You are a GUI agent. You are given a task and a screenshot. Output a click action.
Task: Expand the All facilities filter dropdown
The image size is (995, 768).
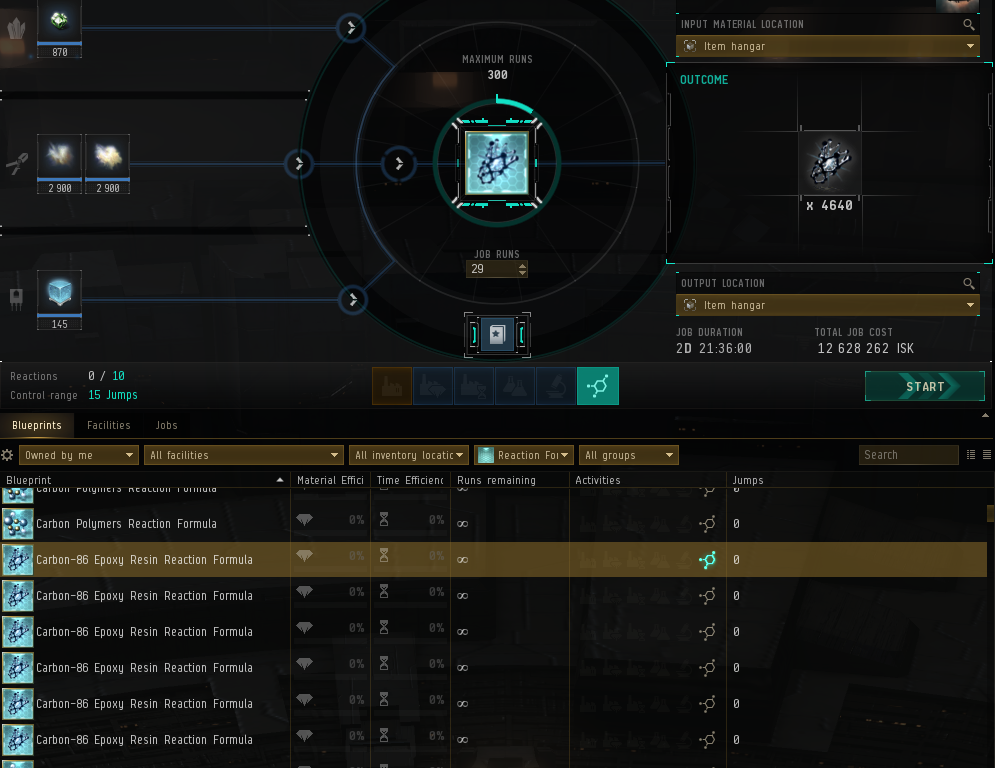(243, 455)
